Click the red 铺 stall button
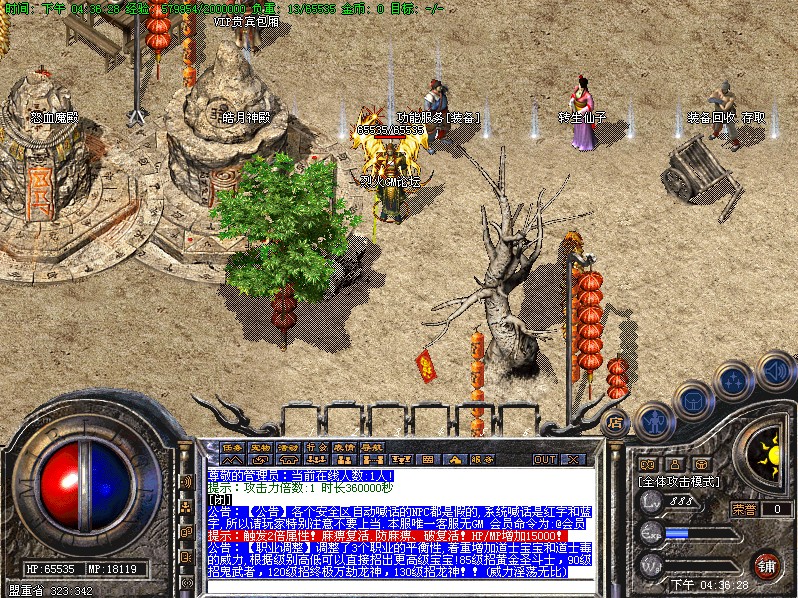Screen dimensions: 798x598 767,565
